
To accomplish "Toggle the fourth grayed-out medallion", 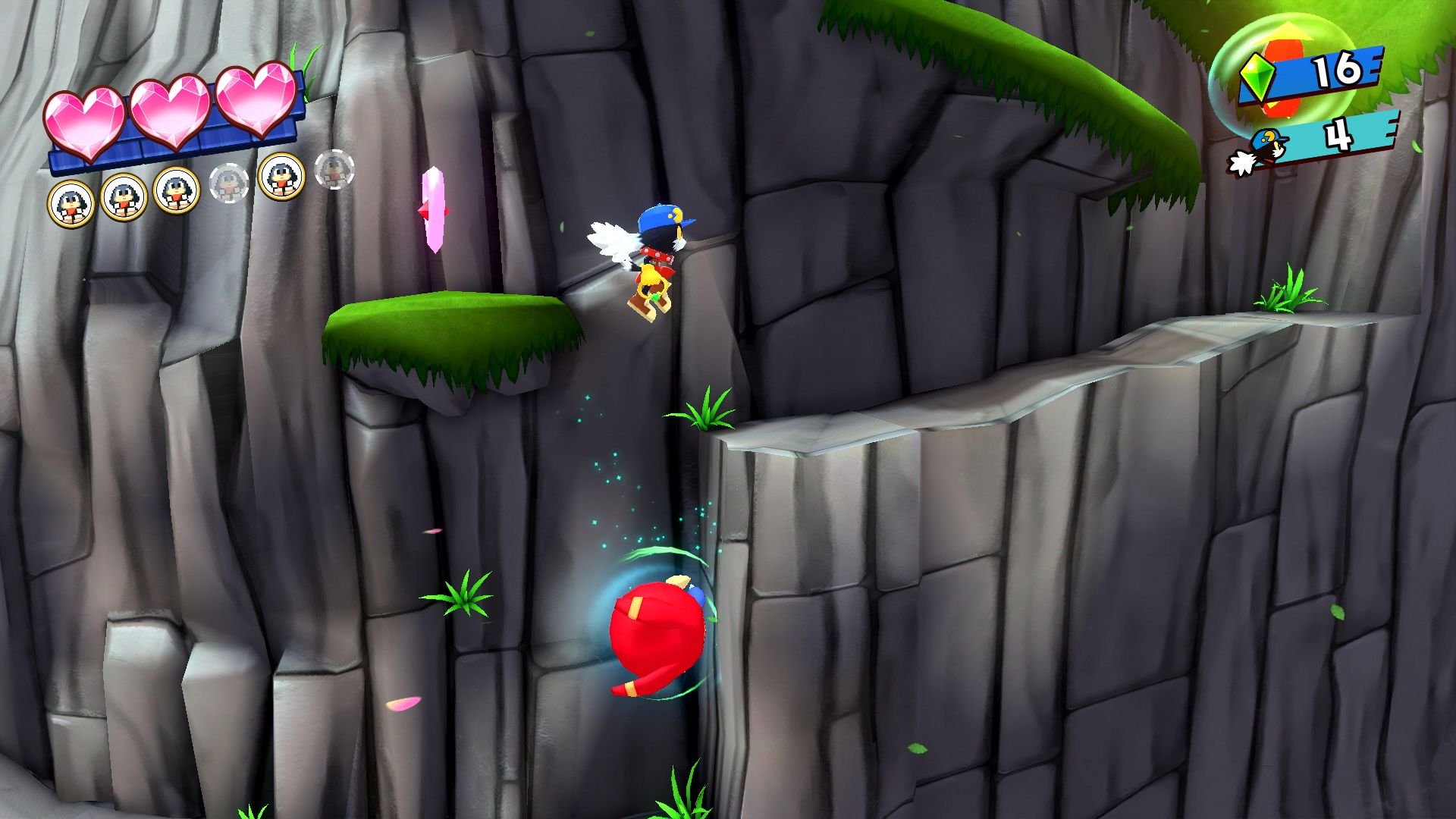I will pos(230,184).
